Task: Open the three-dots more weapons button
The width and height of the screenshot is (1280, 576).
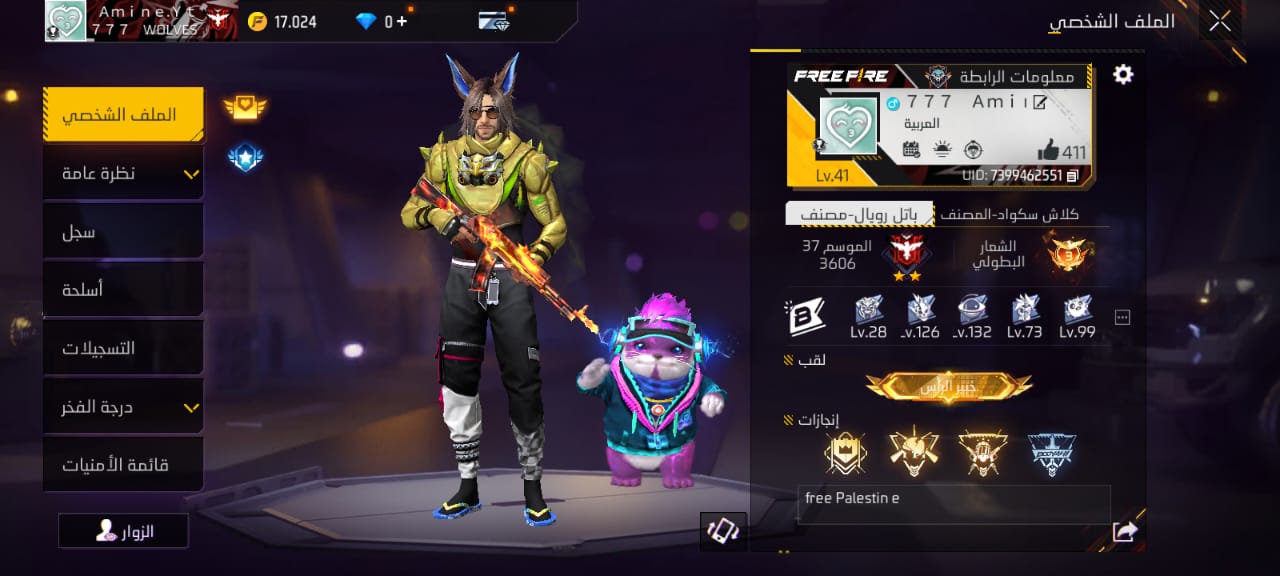Action: coord(1122,318)
